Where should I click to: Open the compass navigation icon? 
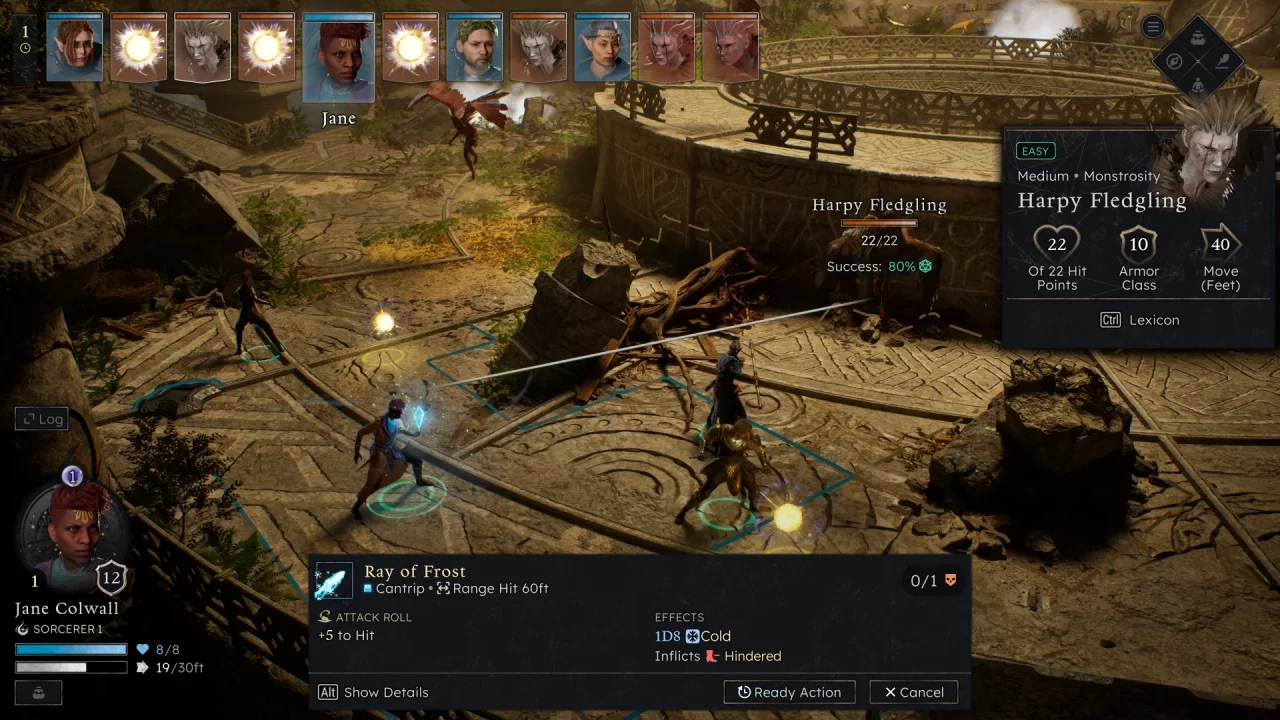1174,61
